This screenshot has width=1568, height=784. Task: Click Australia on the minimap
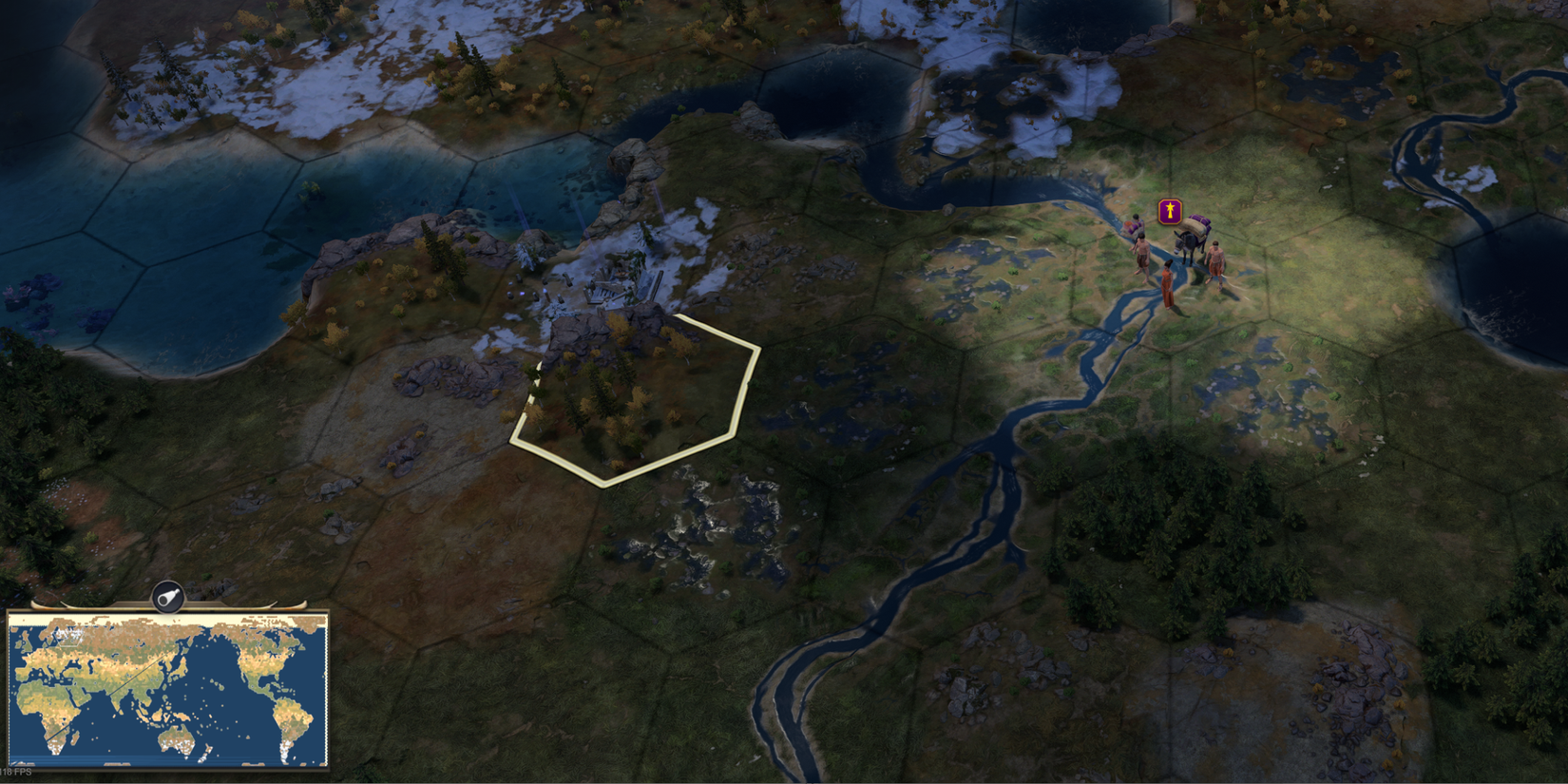click(179, 740)
